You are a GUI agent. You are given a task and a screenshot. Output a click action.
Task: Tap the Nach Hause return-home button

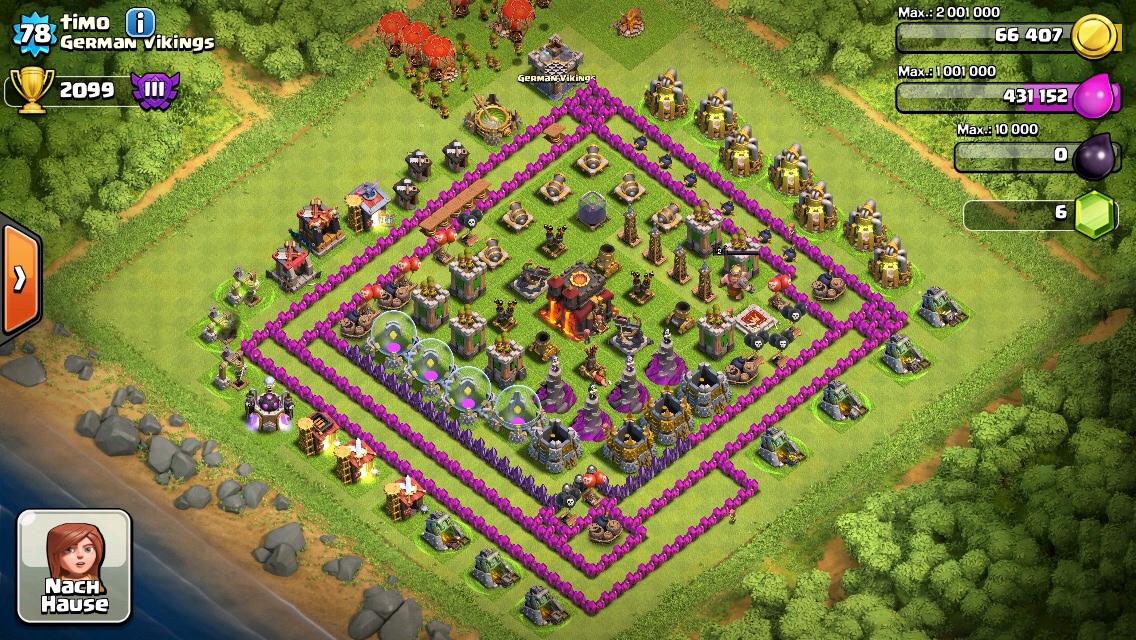pyautogui.click(x=74, y=565)
